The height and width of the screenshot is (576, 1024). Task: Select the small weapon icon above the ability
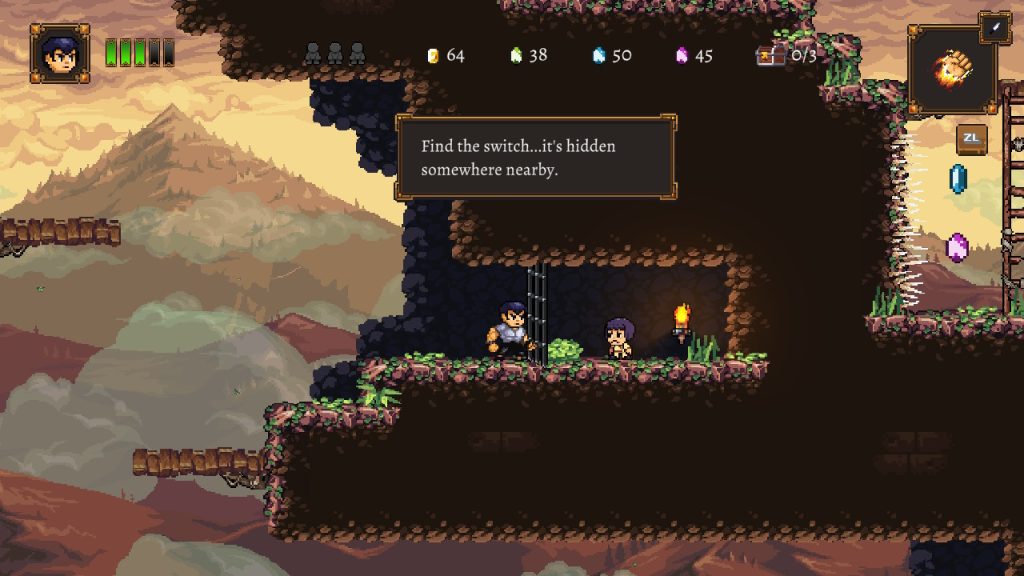click(x=995, y=28)
